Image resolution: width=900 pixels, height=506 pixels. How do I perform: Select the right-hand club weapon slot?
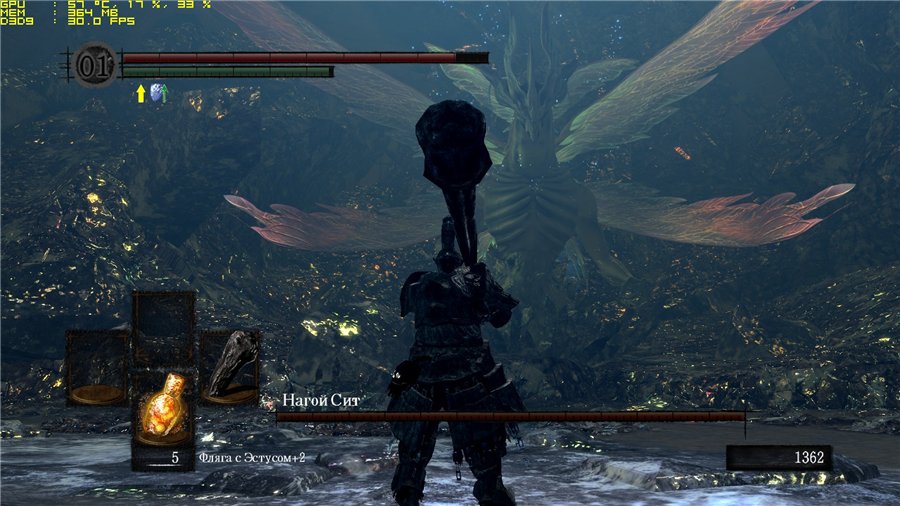pyautogui.click(x=229, y=366)
